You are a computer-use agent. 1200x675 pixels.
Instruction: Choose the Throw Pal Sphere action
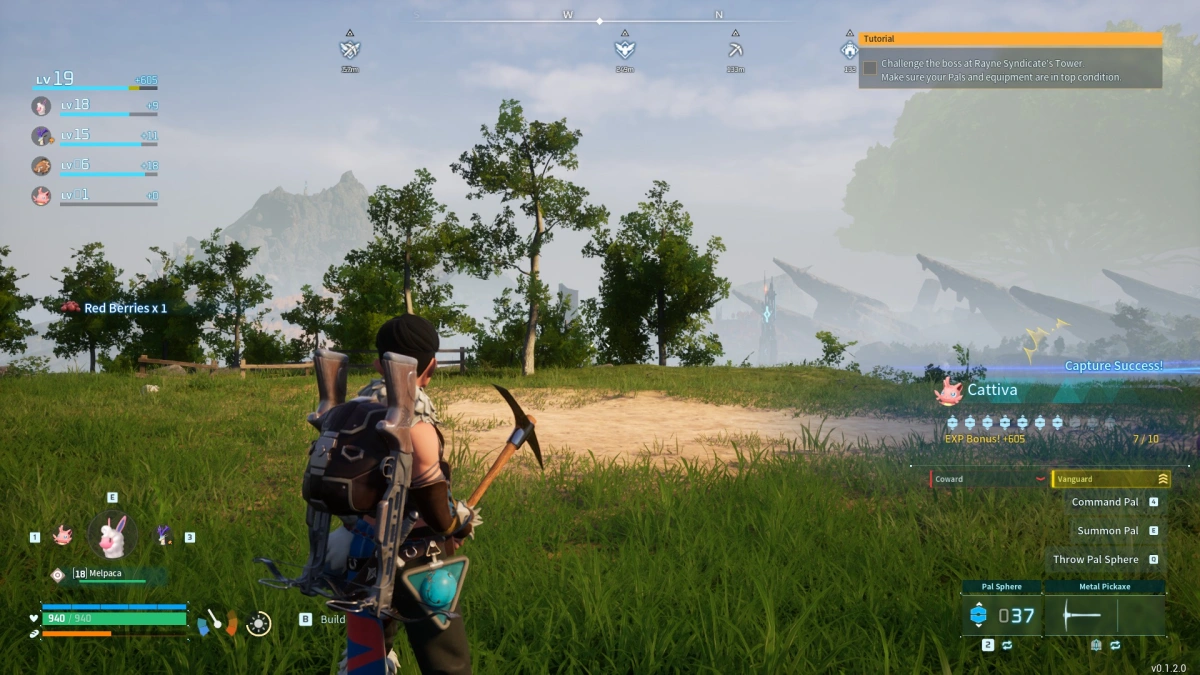[1096, 560]
